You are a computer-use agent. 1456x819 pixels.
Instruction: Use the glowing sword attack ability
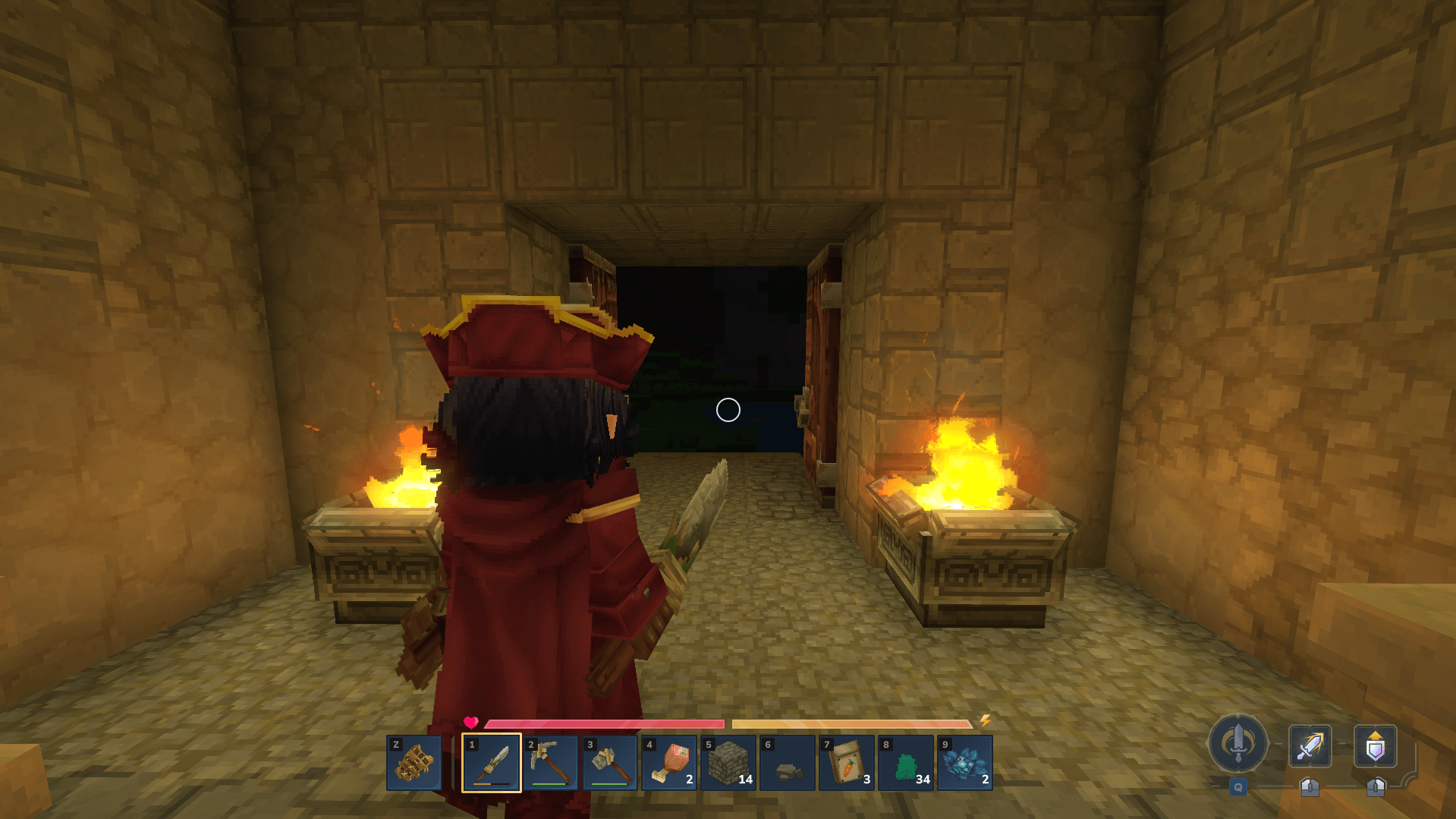pos(1310,746)
